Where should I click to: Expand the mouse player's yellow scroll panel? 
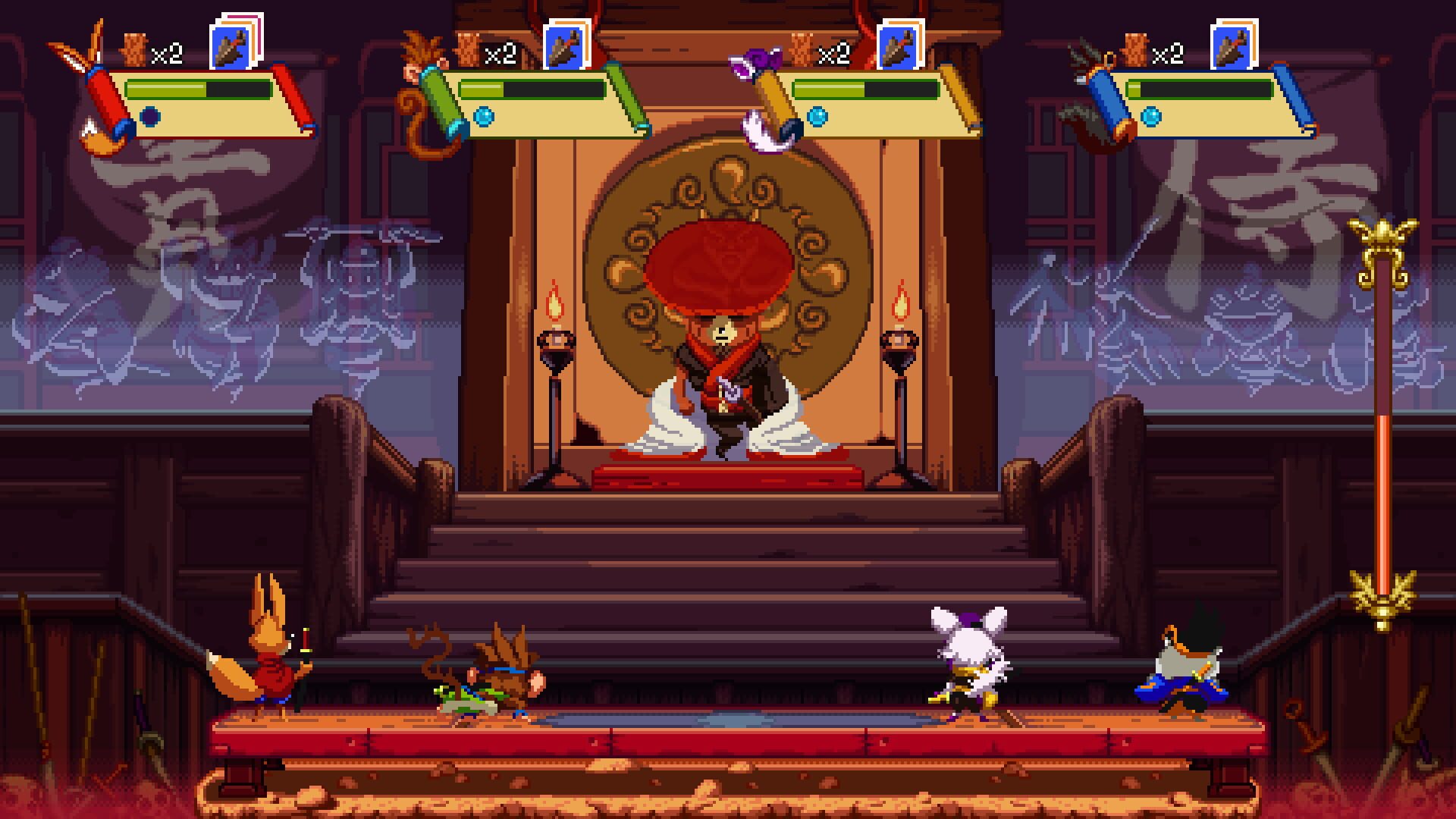pyautogui.click(x=872, y=106)
